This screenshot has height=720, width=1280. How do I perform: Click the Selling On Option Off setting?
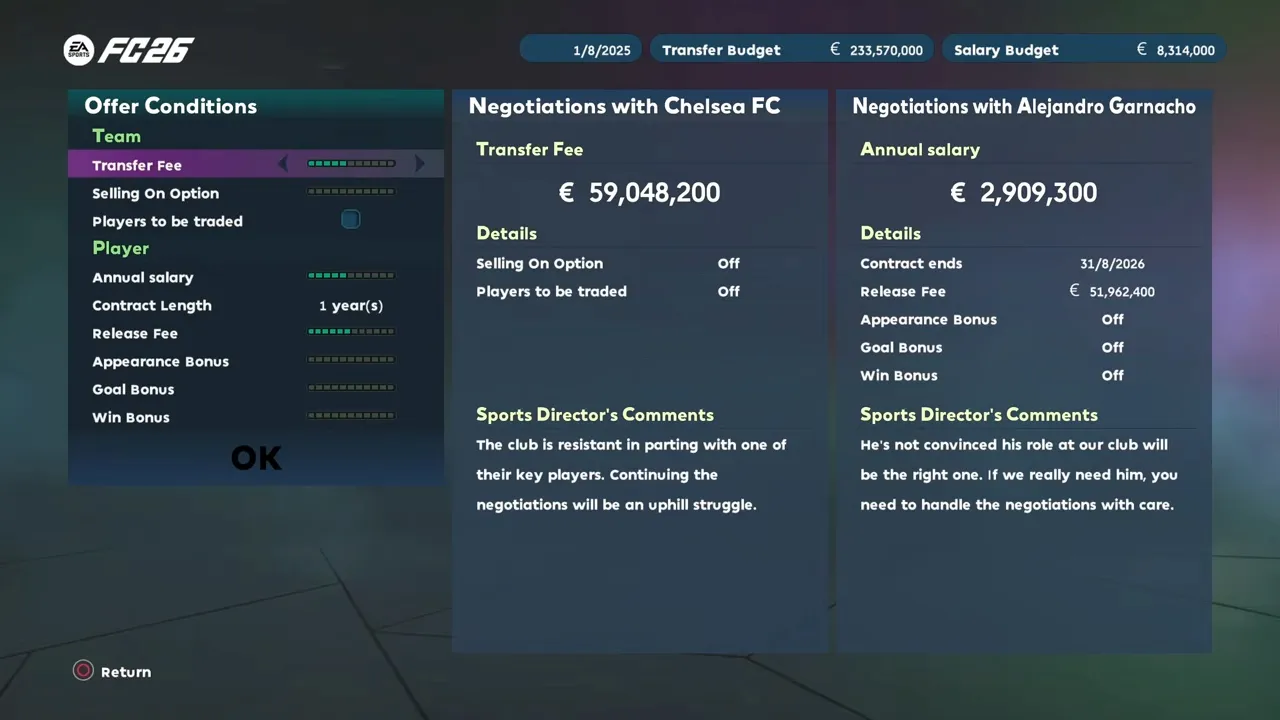point(728,263)
